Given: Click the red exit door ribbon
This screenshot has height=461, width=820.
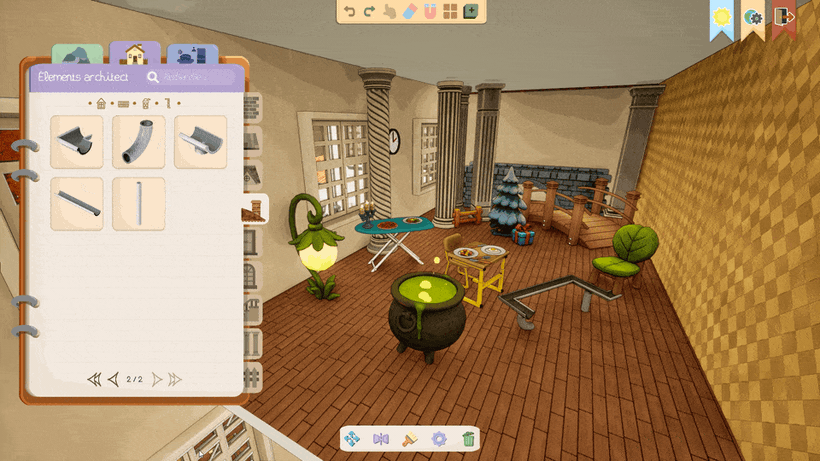Looking at the screenshot, I should point(784,18).
